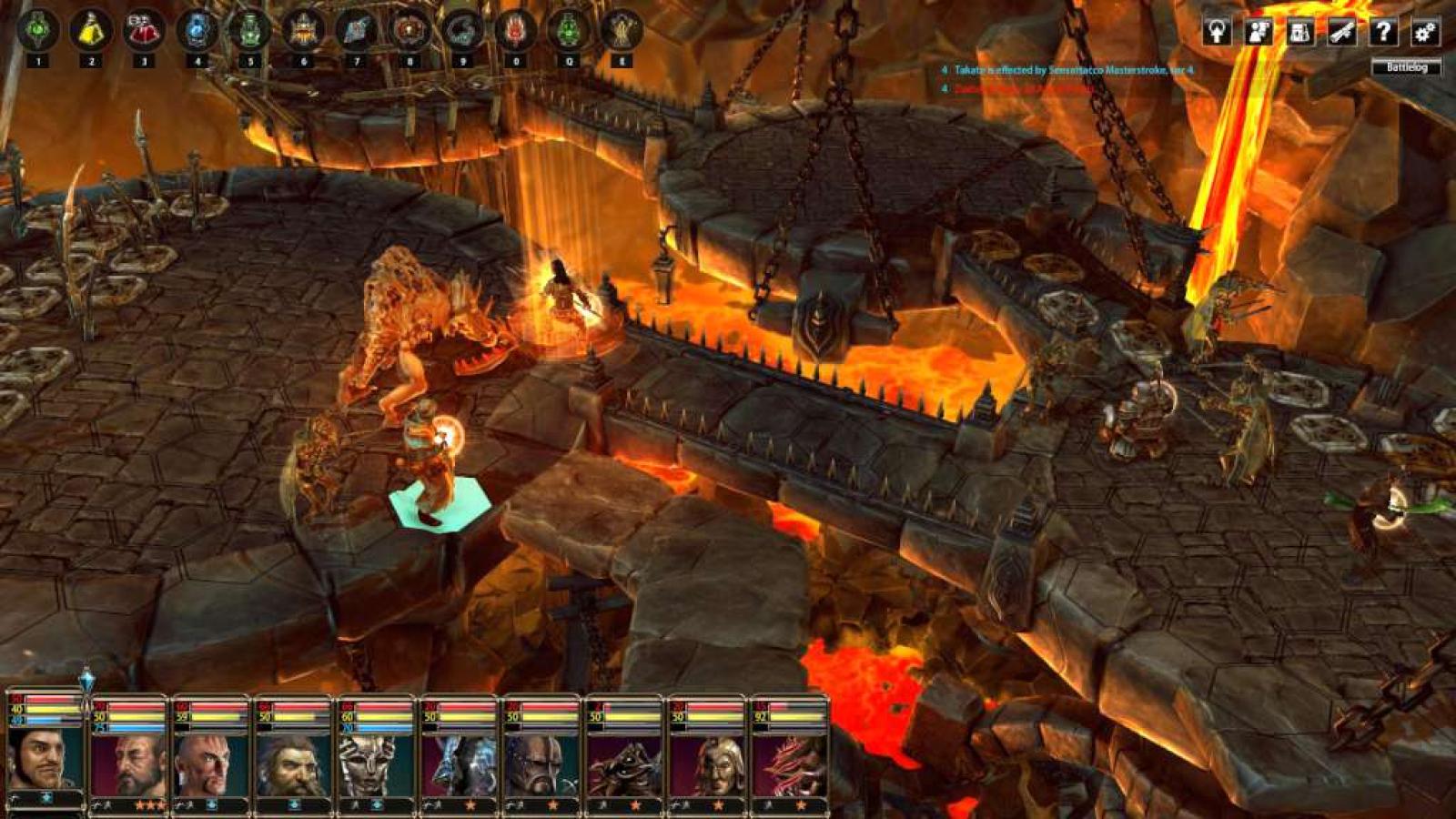Choose the silver masked character portrait
Image resolution: width=1456 pixels, height=819 pixels.
[375, 764]
